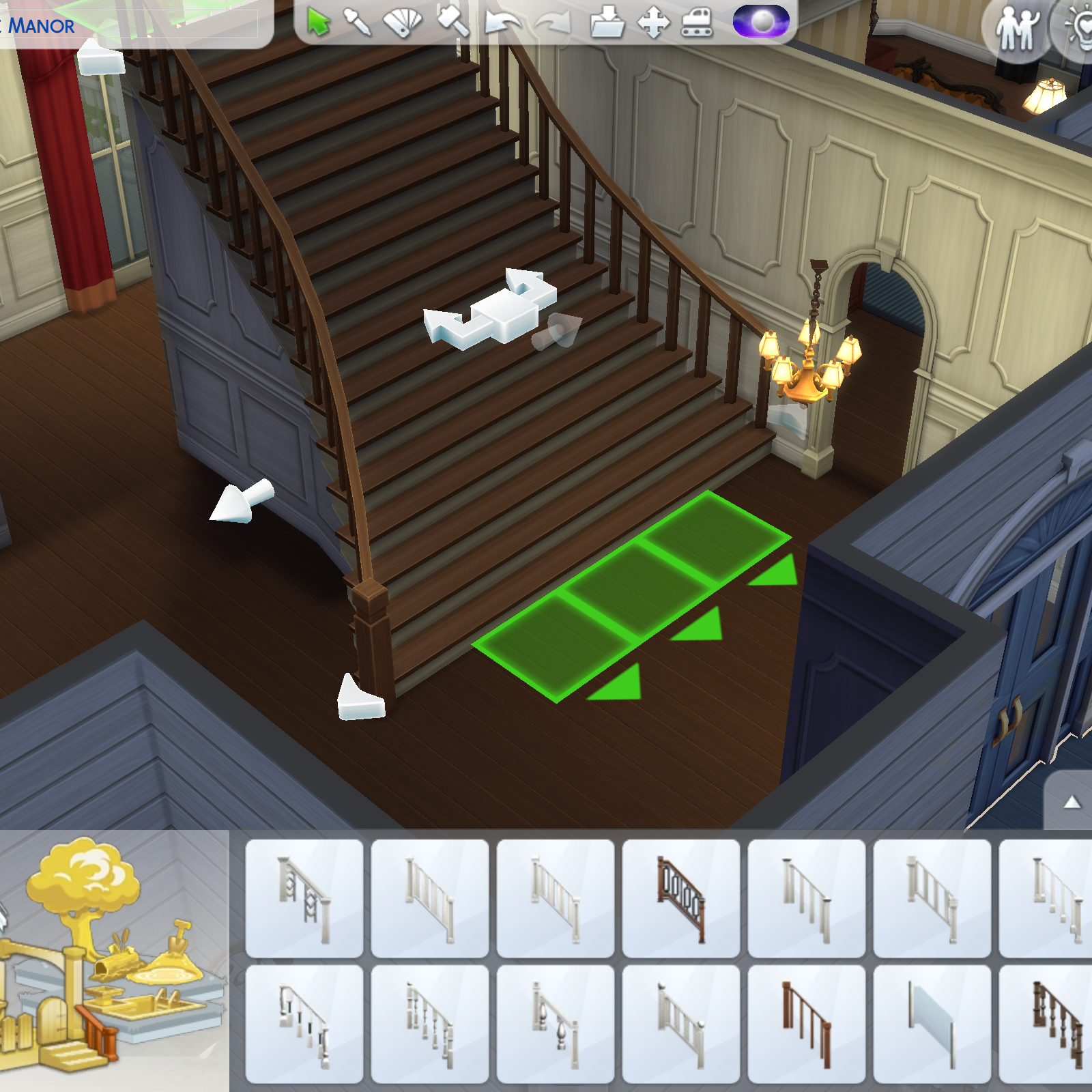Open the design tool swatch fan
Screen dimensions: 1092x1092
pyautogui.click(x=403, y=20)
